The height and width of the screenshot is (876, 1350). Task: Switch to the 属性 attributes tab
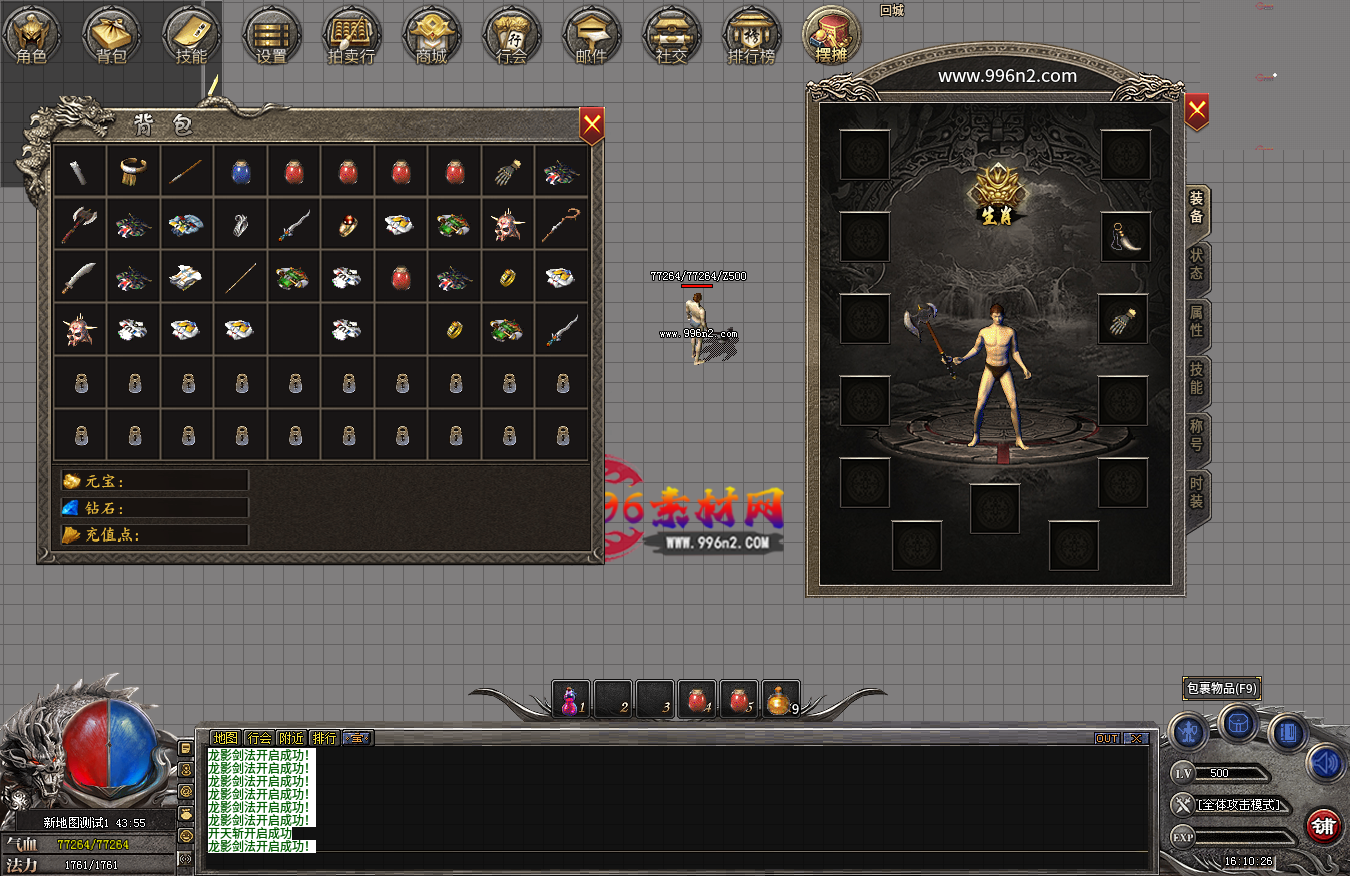tap(1196, 321)
